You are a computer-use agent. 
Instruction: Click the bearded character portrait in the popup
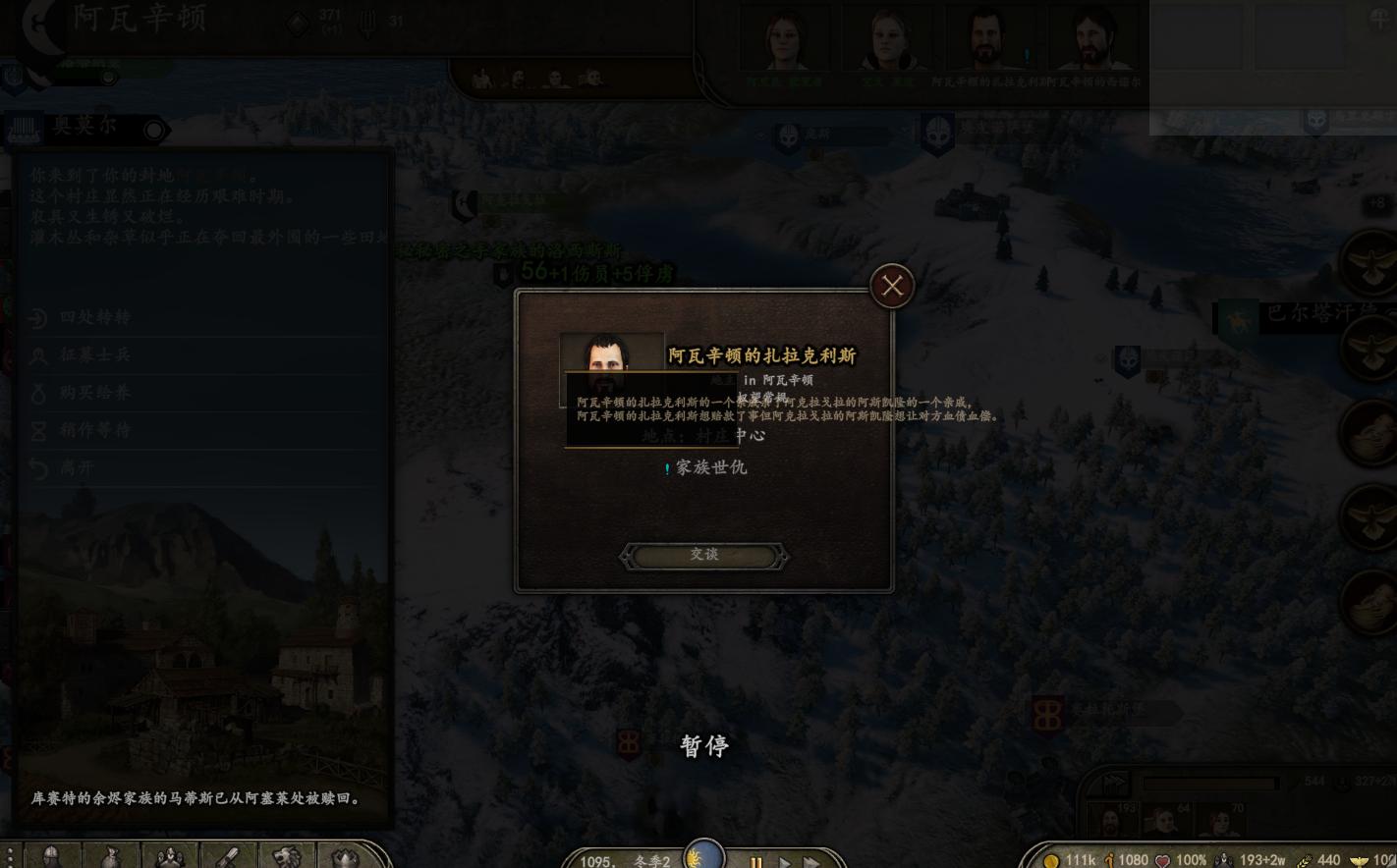[x=611, y=353]
